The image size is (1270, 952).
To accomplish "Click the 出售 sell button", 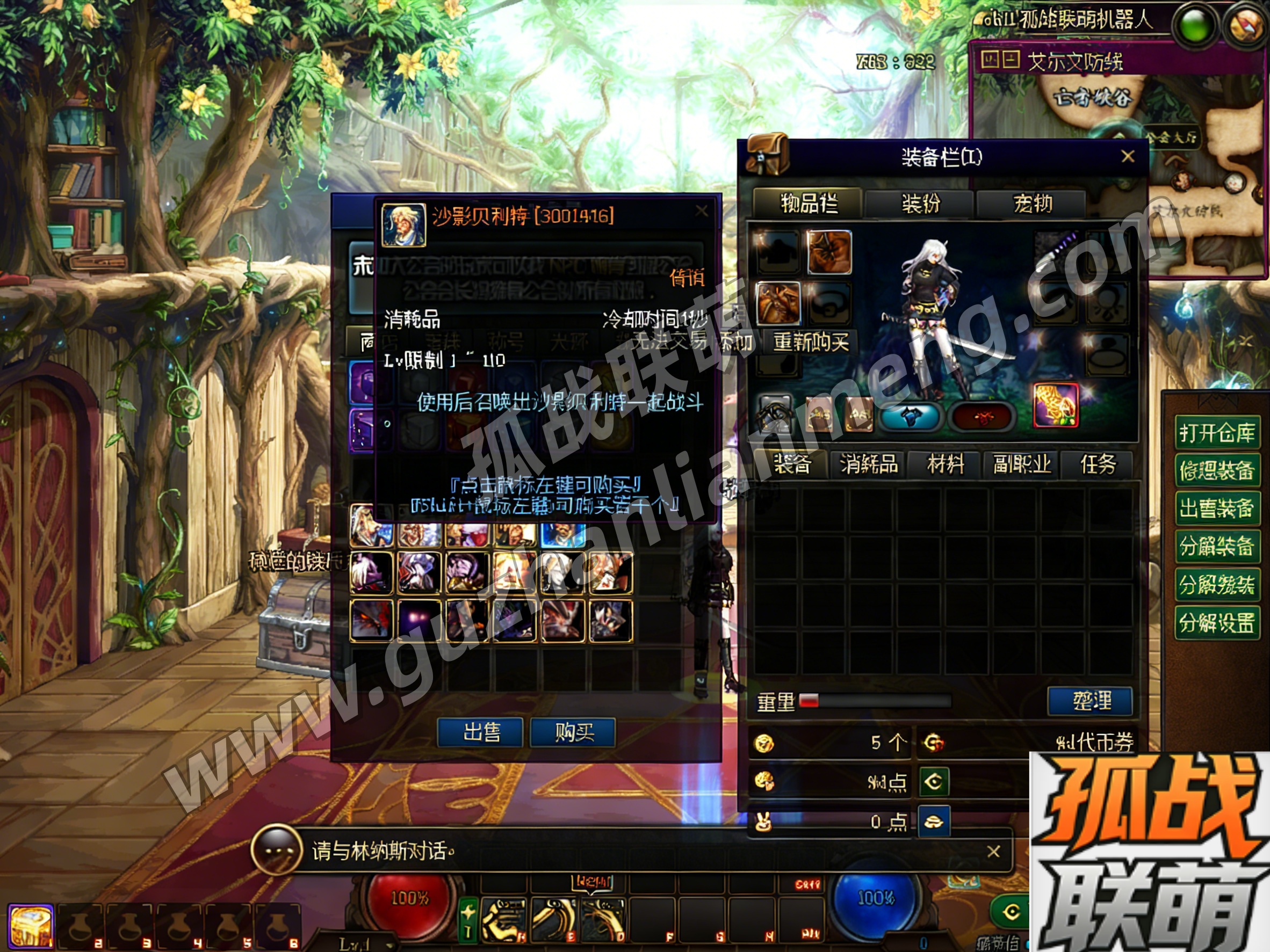I will pos(480,732).
